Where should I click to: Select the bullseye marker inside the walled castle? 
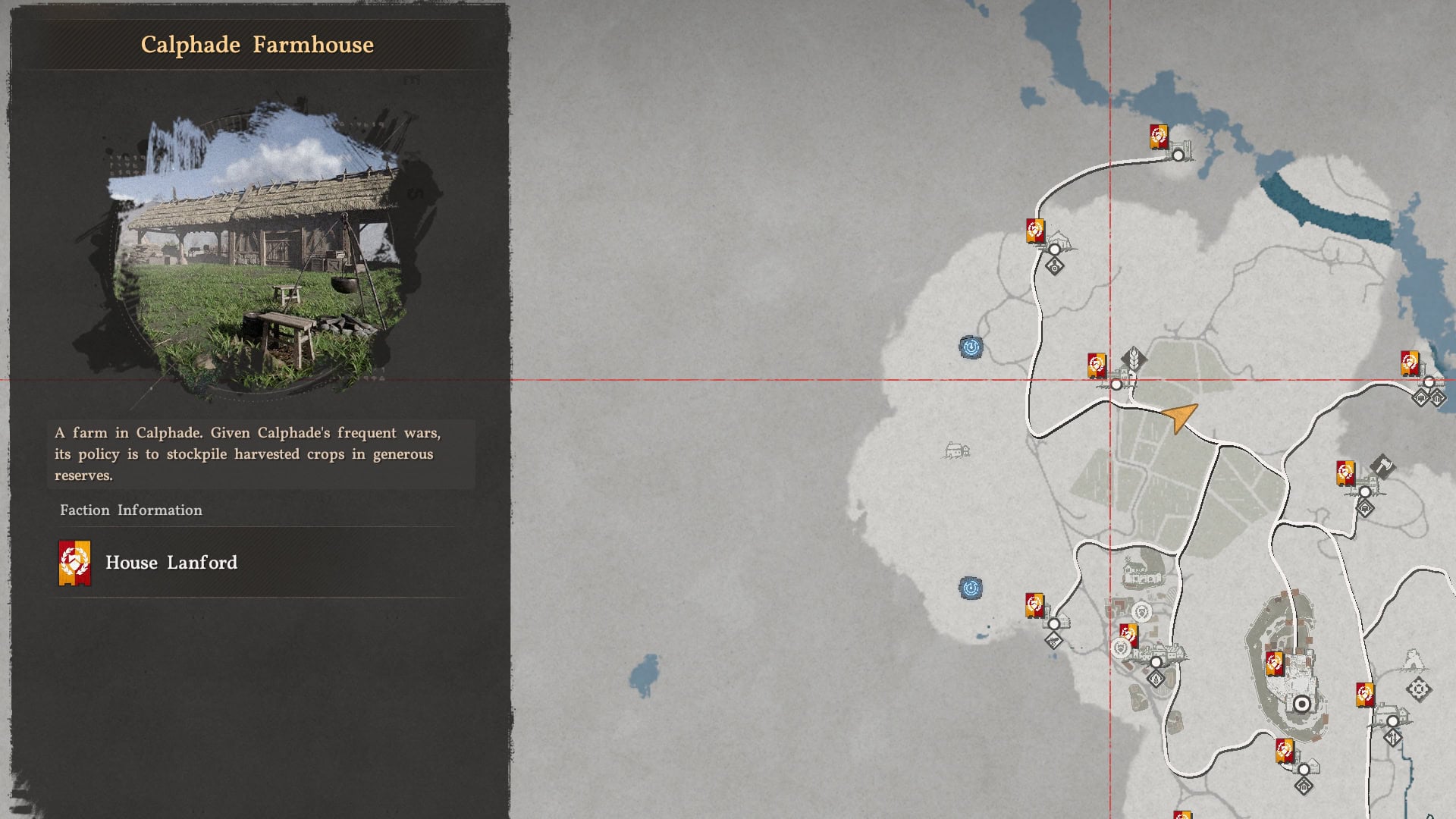point(1302,704)
